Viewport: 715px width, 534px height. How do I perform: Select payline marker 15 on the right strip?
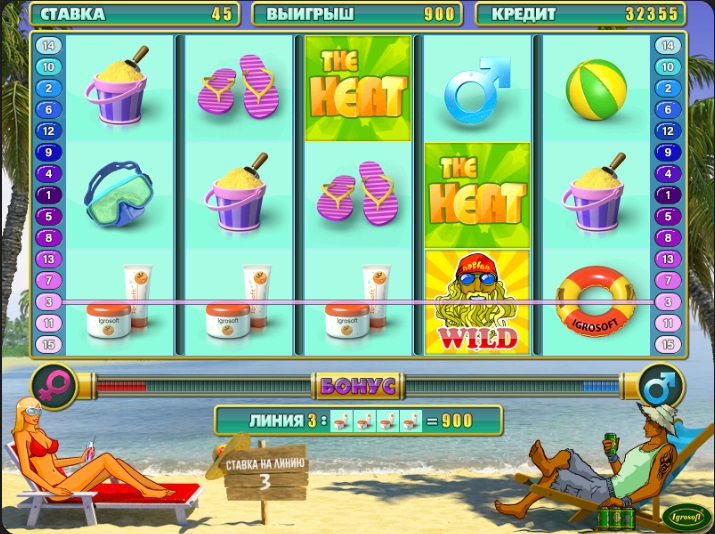666,344
